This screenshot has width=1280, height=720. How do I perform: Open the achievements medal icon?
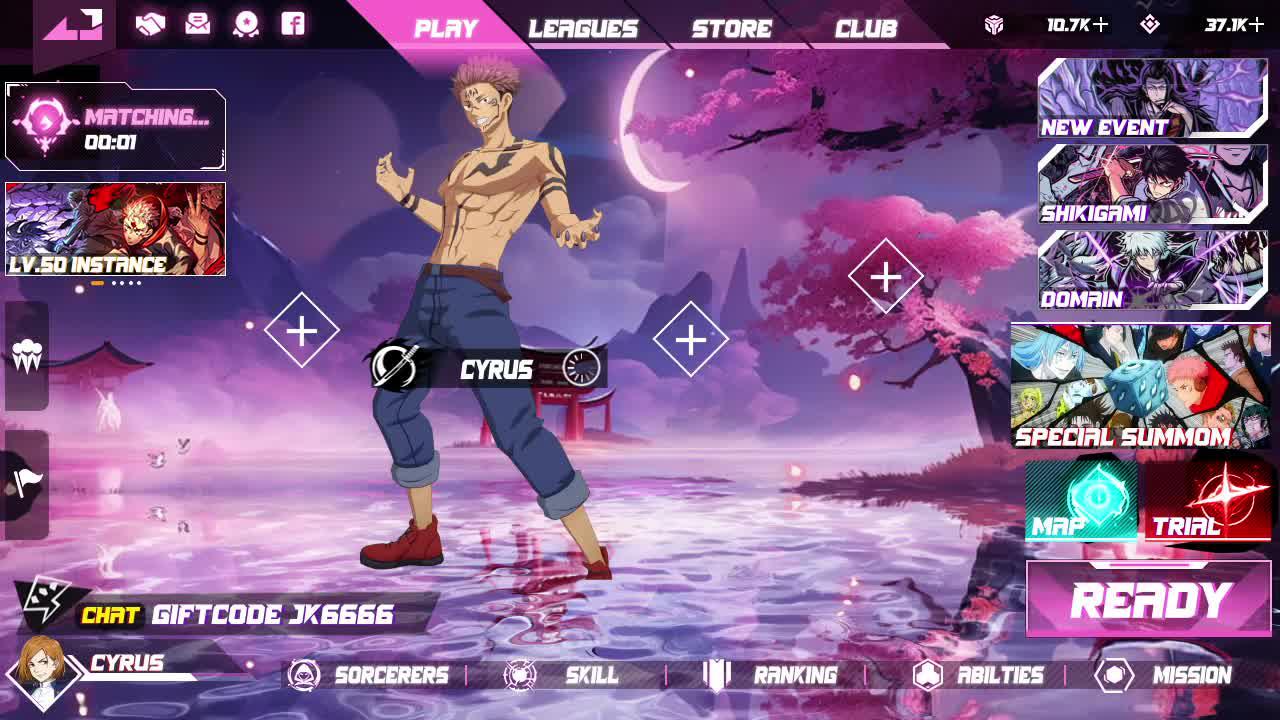pyautogui.click(x=247, y=24)
